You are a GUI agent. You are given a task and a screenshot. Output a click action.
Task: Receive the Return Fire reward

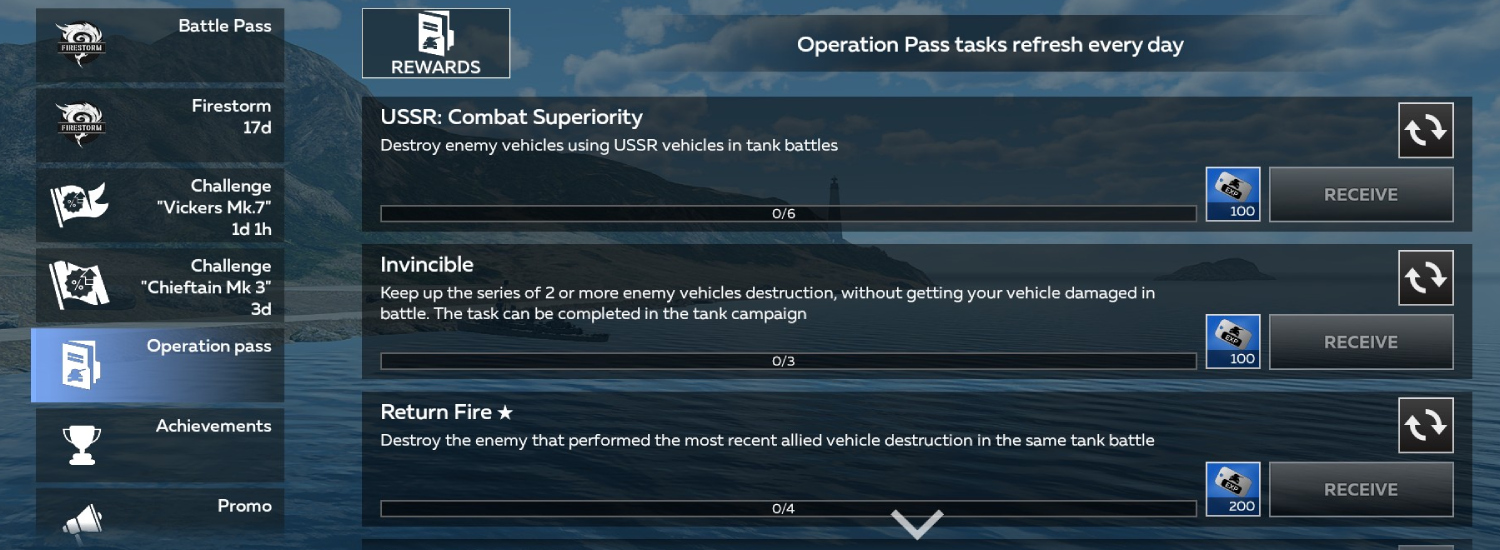1360,489
